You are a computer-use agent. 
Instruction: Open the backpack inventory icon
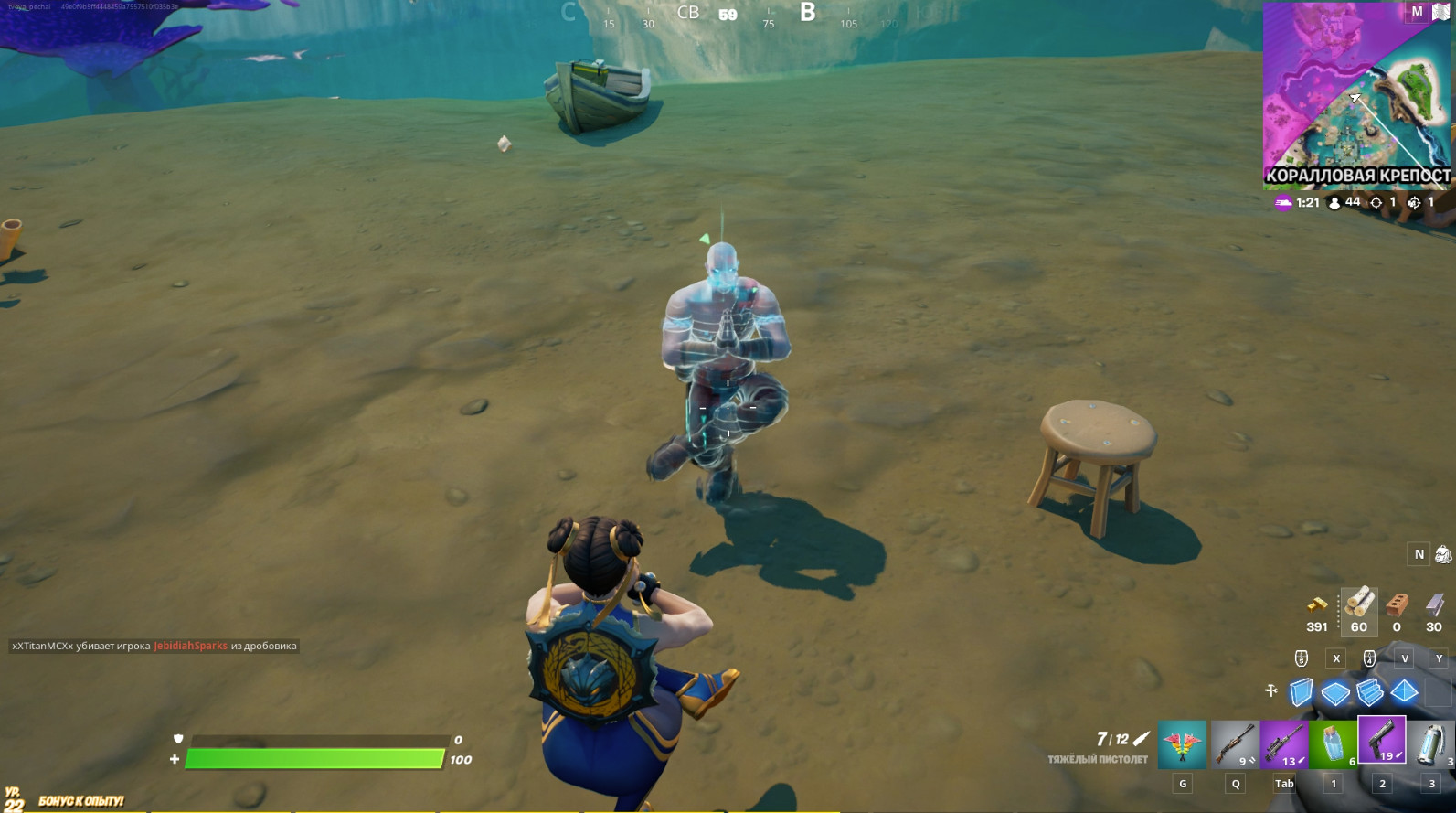click(x=1443, y=554)
